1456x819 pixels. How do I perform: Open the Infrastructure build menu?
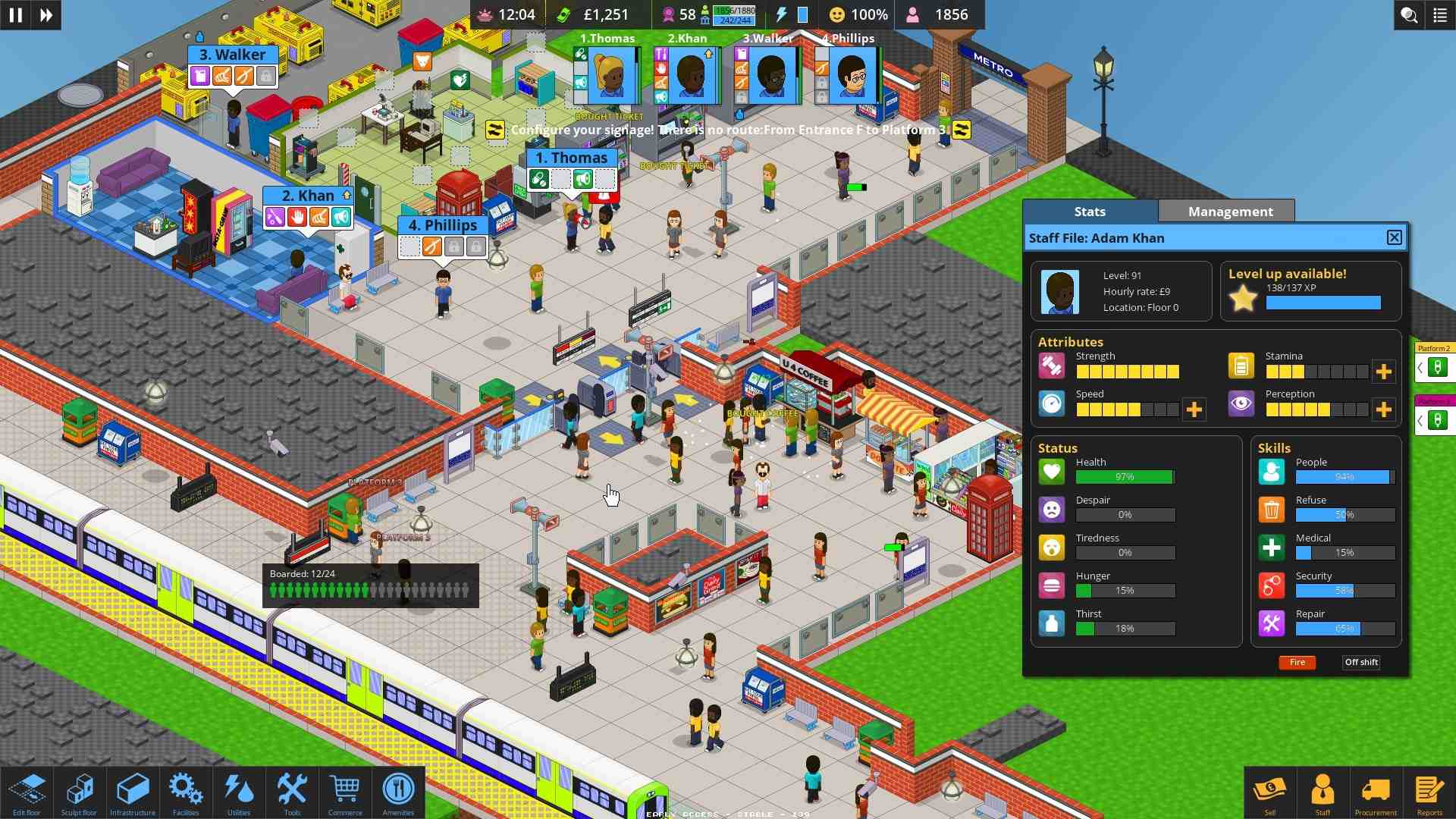pyautogui.click(x=133, y=792)
